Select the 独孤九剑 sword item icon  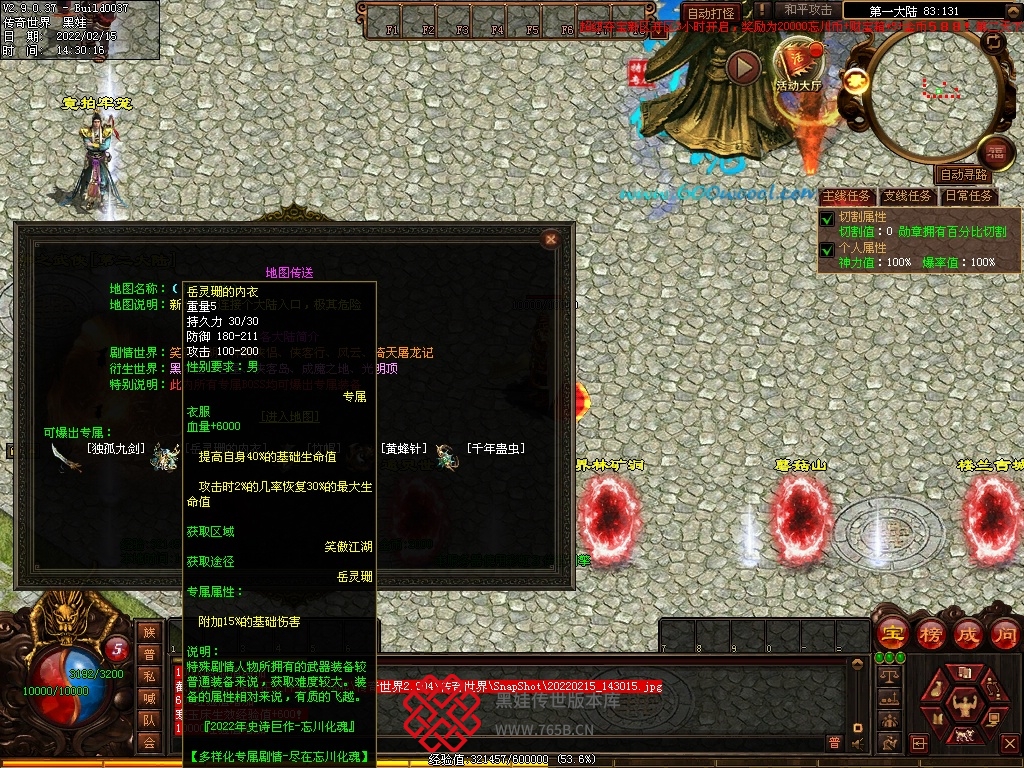point(67,457)
